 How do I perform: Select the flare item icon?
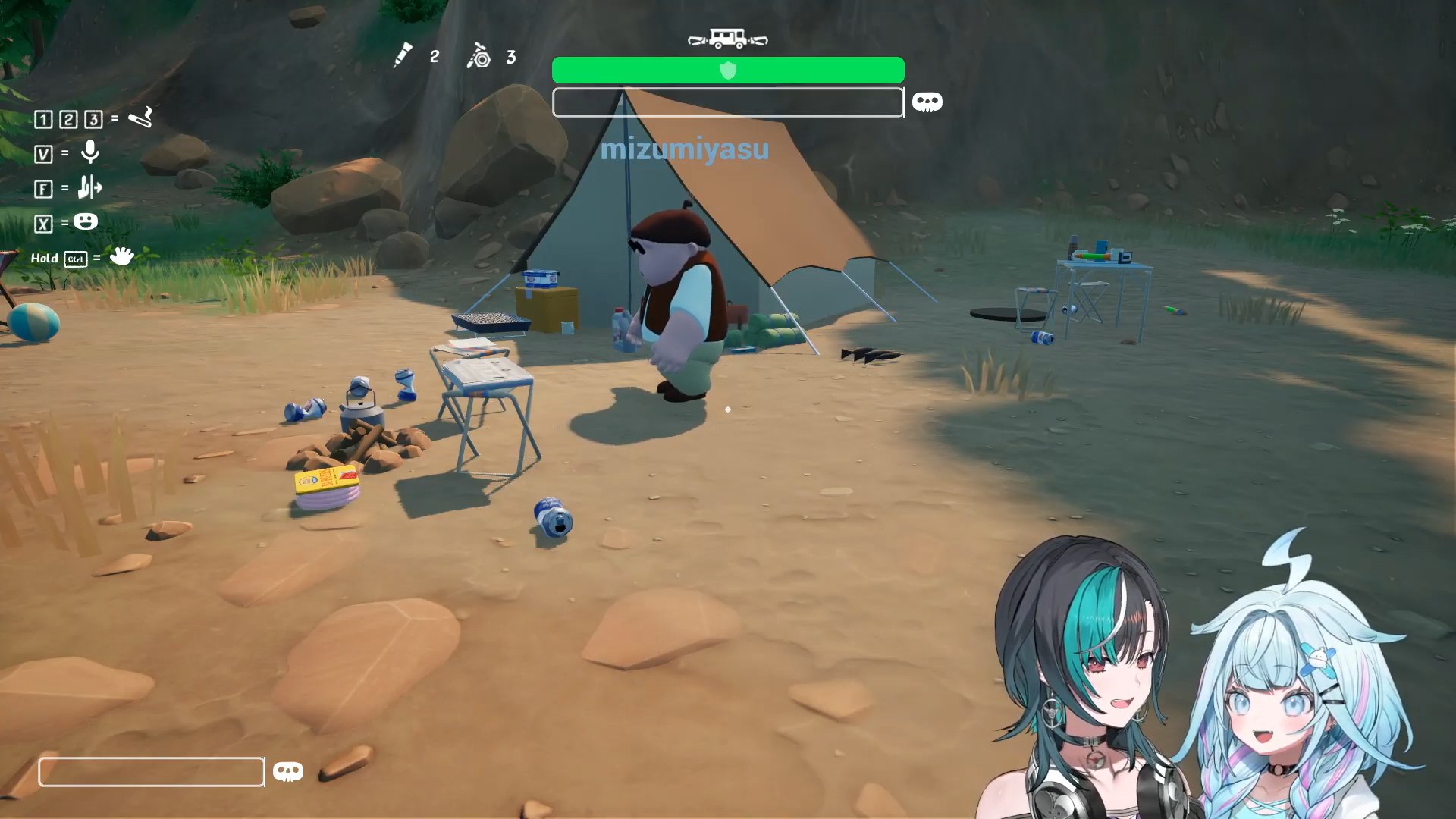coord(402,55)
